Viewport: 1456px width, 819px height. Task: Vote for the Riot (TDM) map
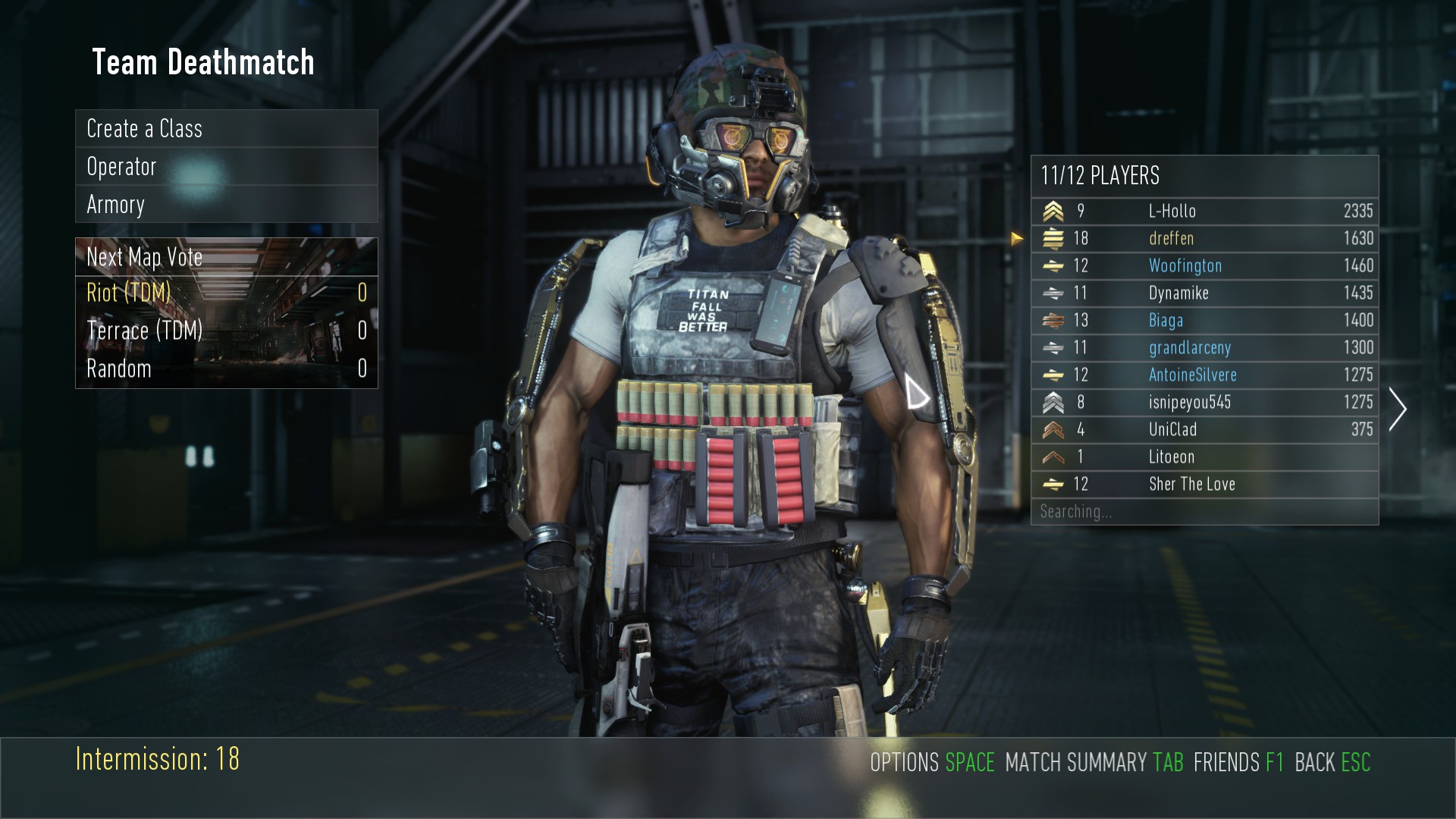pos(226,293)
